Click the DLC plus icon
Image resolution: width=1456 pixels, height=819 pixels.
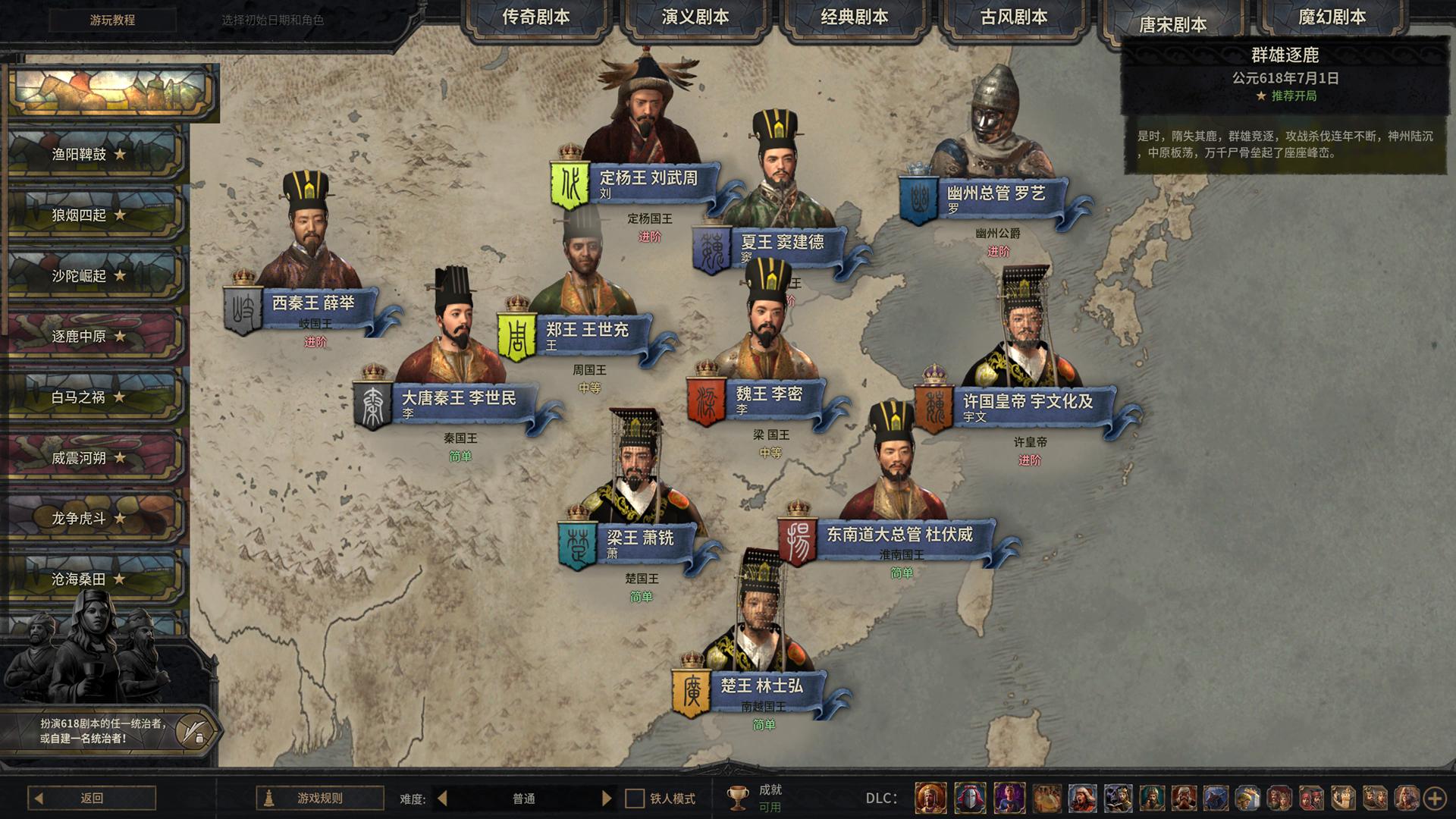[x=1434, y=798]
